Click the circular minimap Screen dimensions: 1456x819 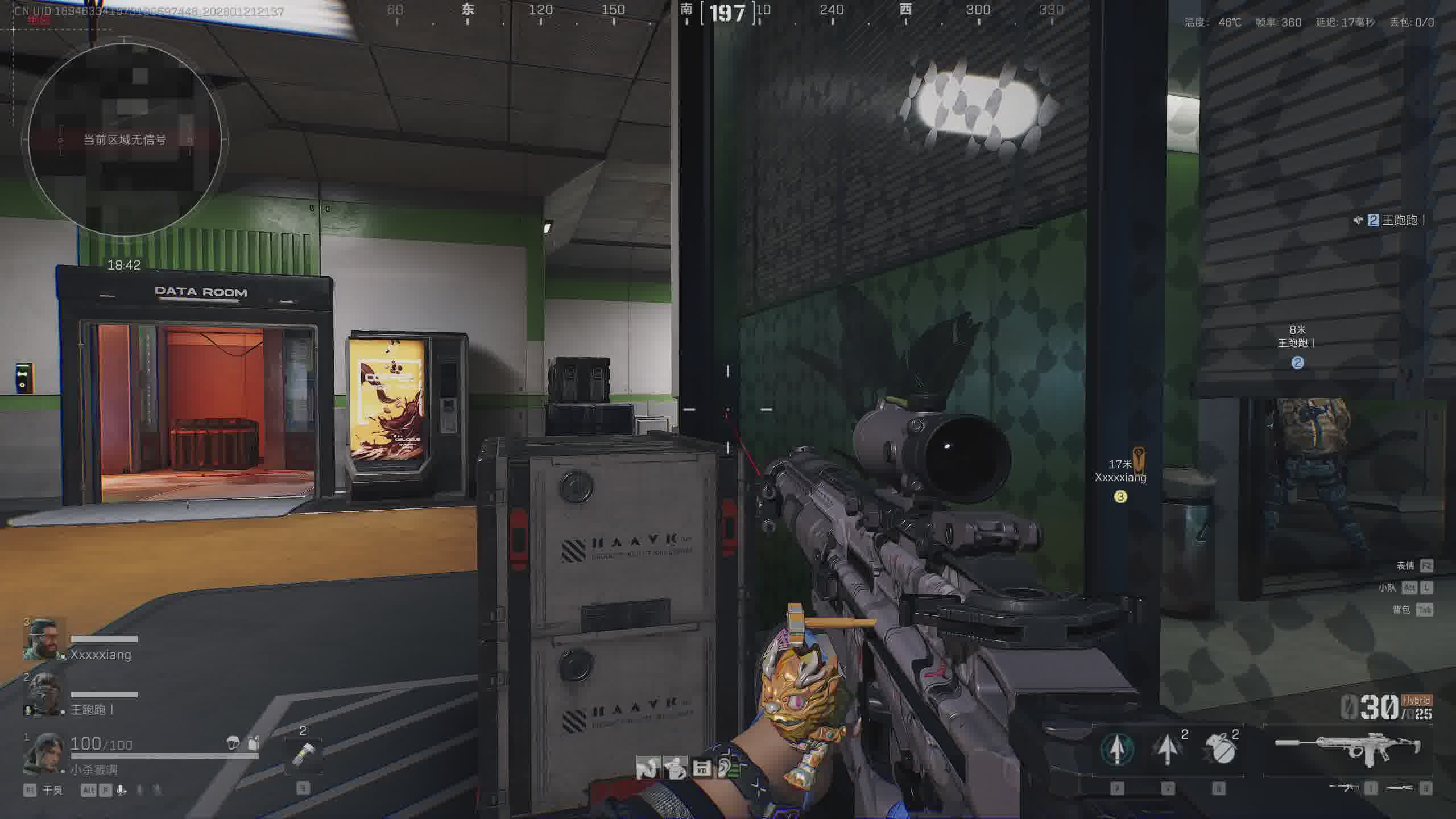125,138
